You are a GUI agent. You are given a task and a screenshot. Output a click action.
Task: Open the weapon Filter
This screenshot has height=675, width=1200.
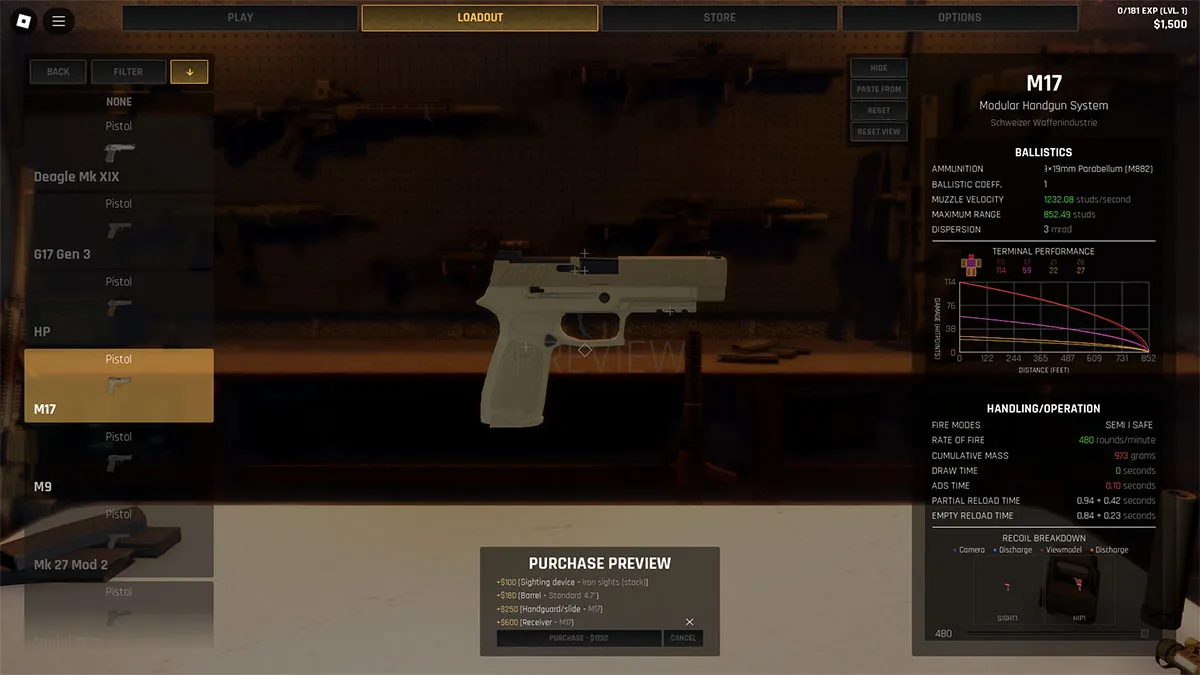pyautogui.click(x=128, y=72)
